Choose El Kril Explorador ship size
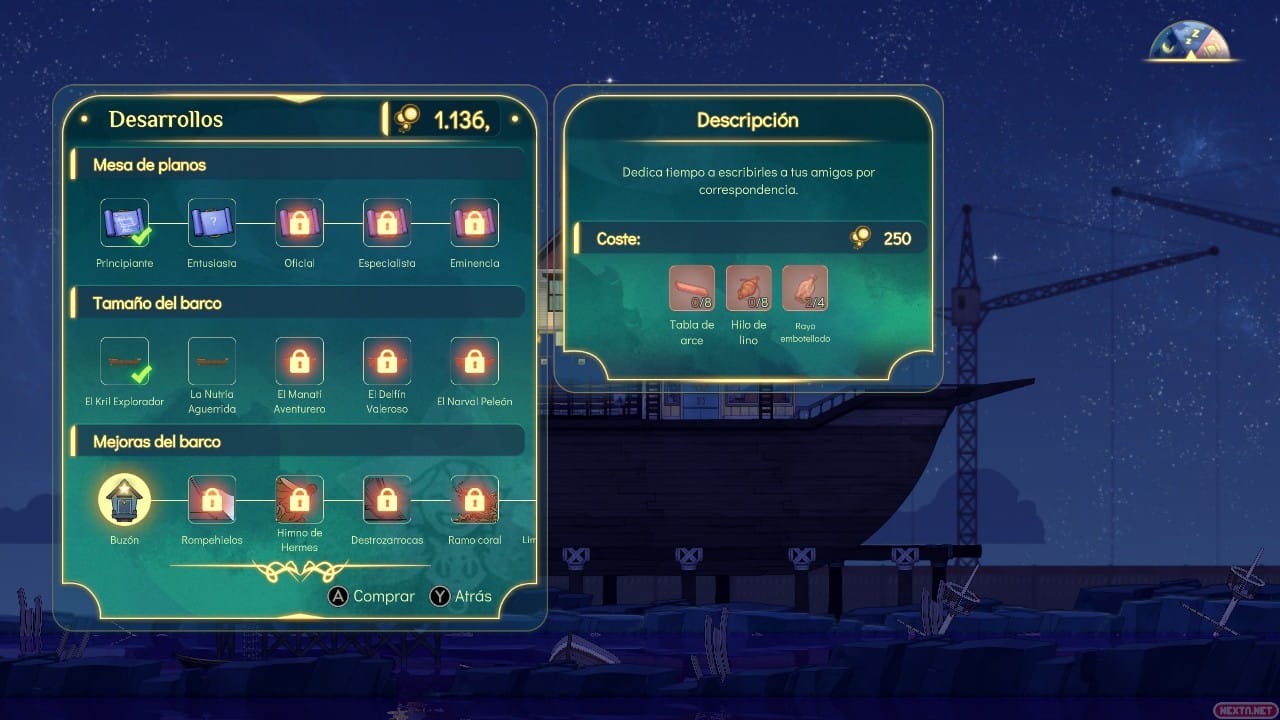1280x720 pixels. point(125,361)
